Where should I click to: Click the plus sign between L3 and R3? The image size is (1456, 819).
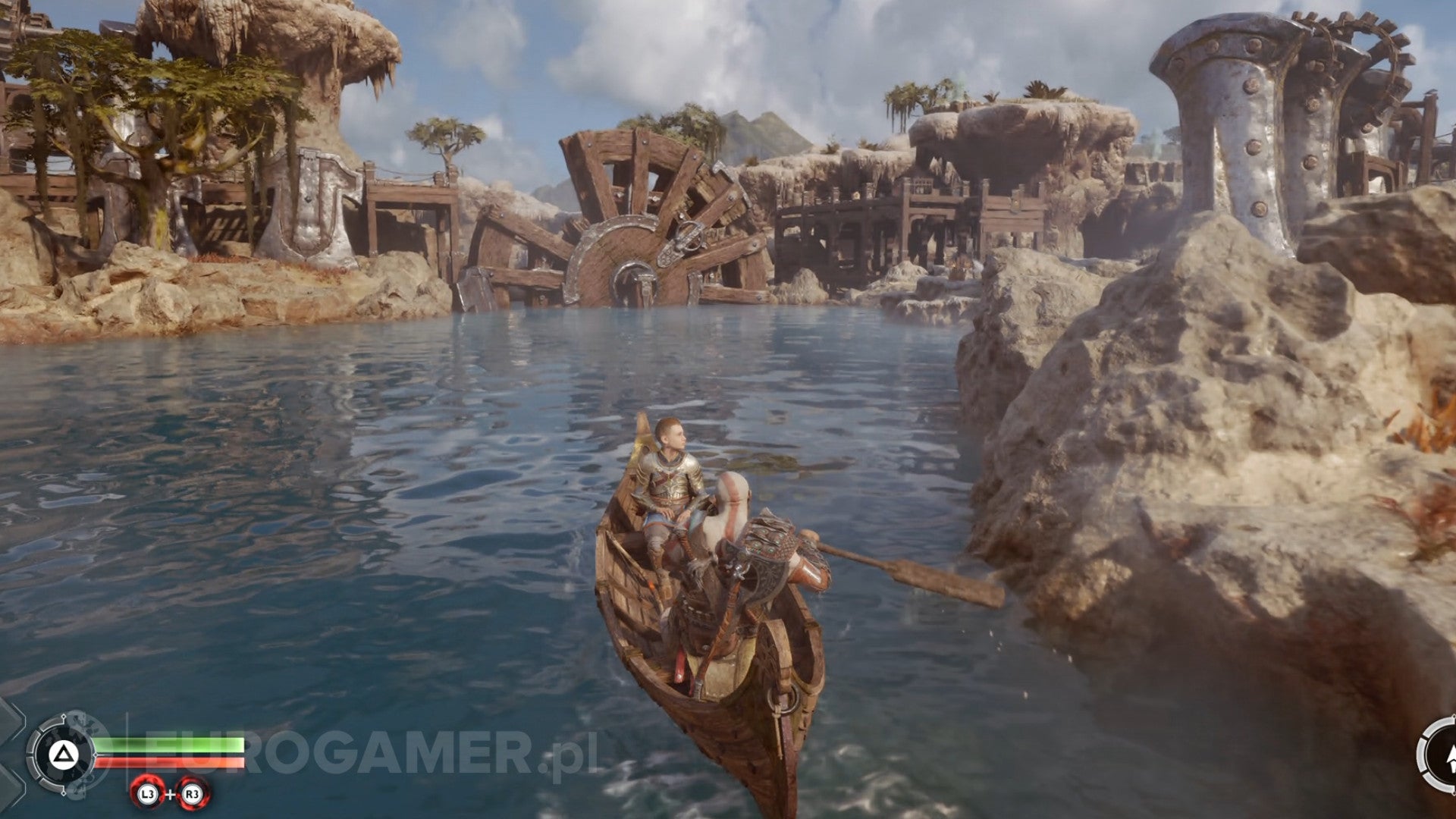171,794
